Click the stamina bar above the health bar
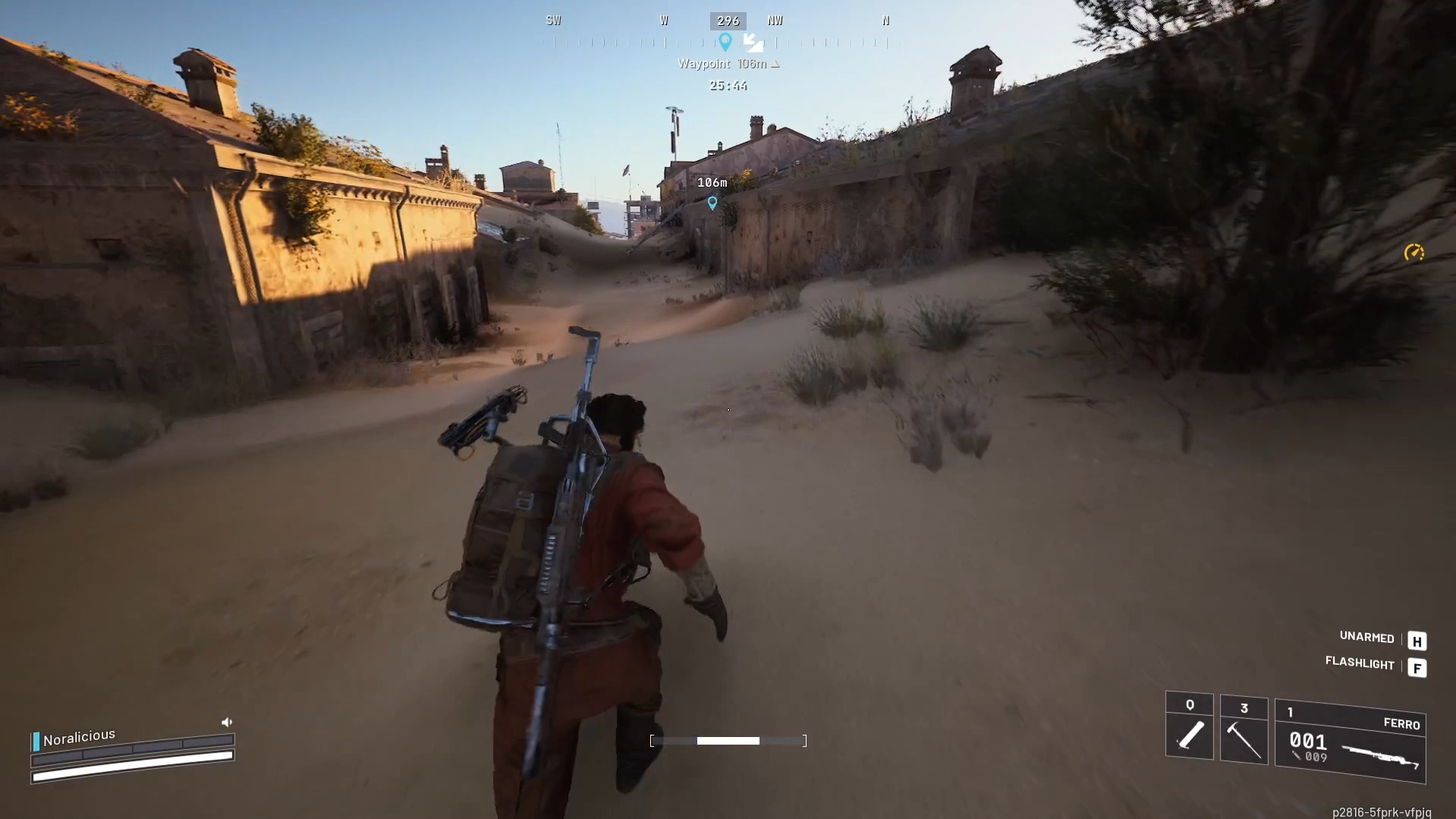 (137, 748)
